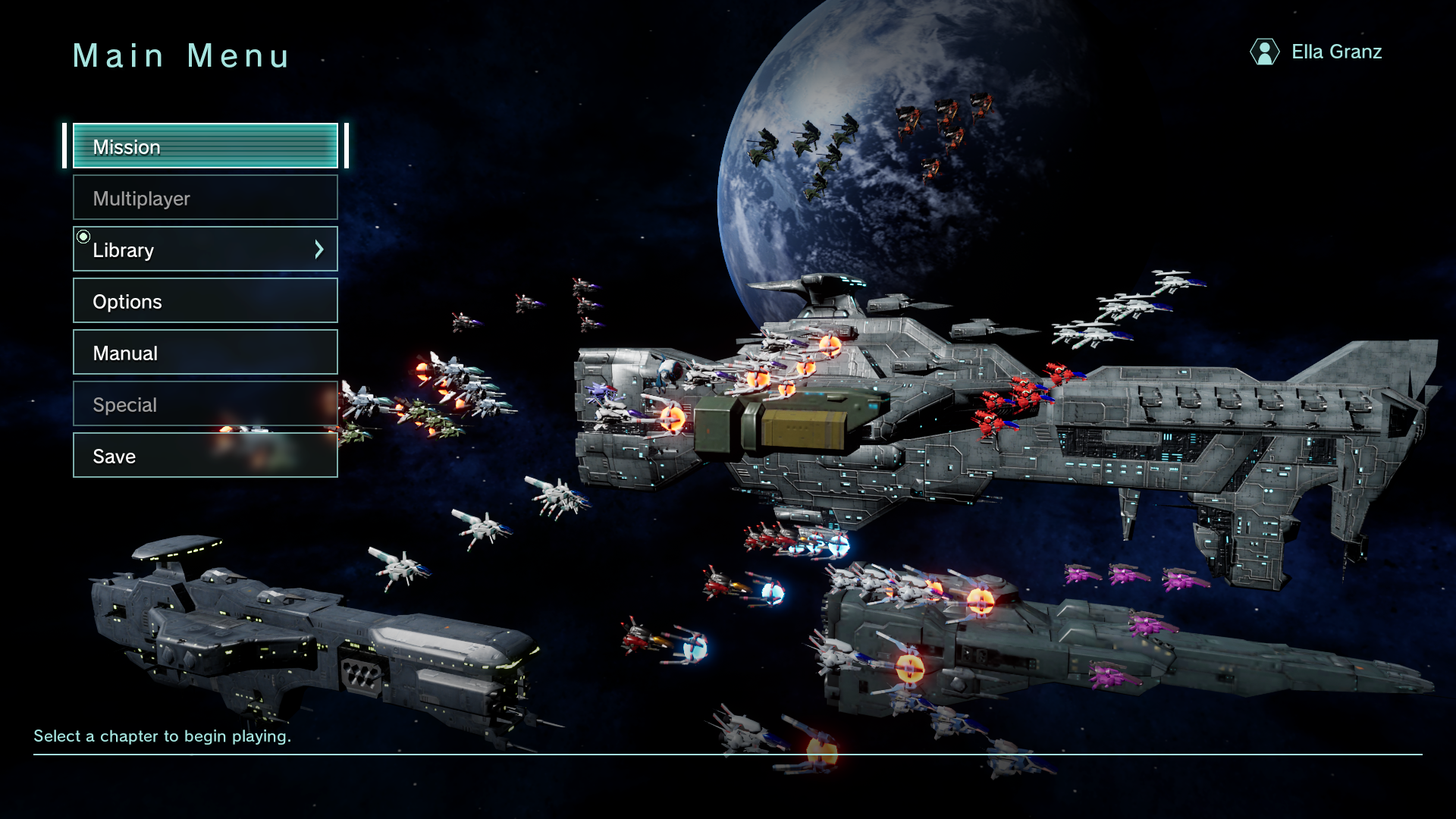Screen dimensions: 1456x819
Task: Select the Special menu entry
Action: (205, 404)
